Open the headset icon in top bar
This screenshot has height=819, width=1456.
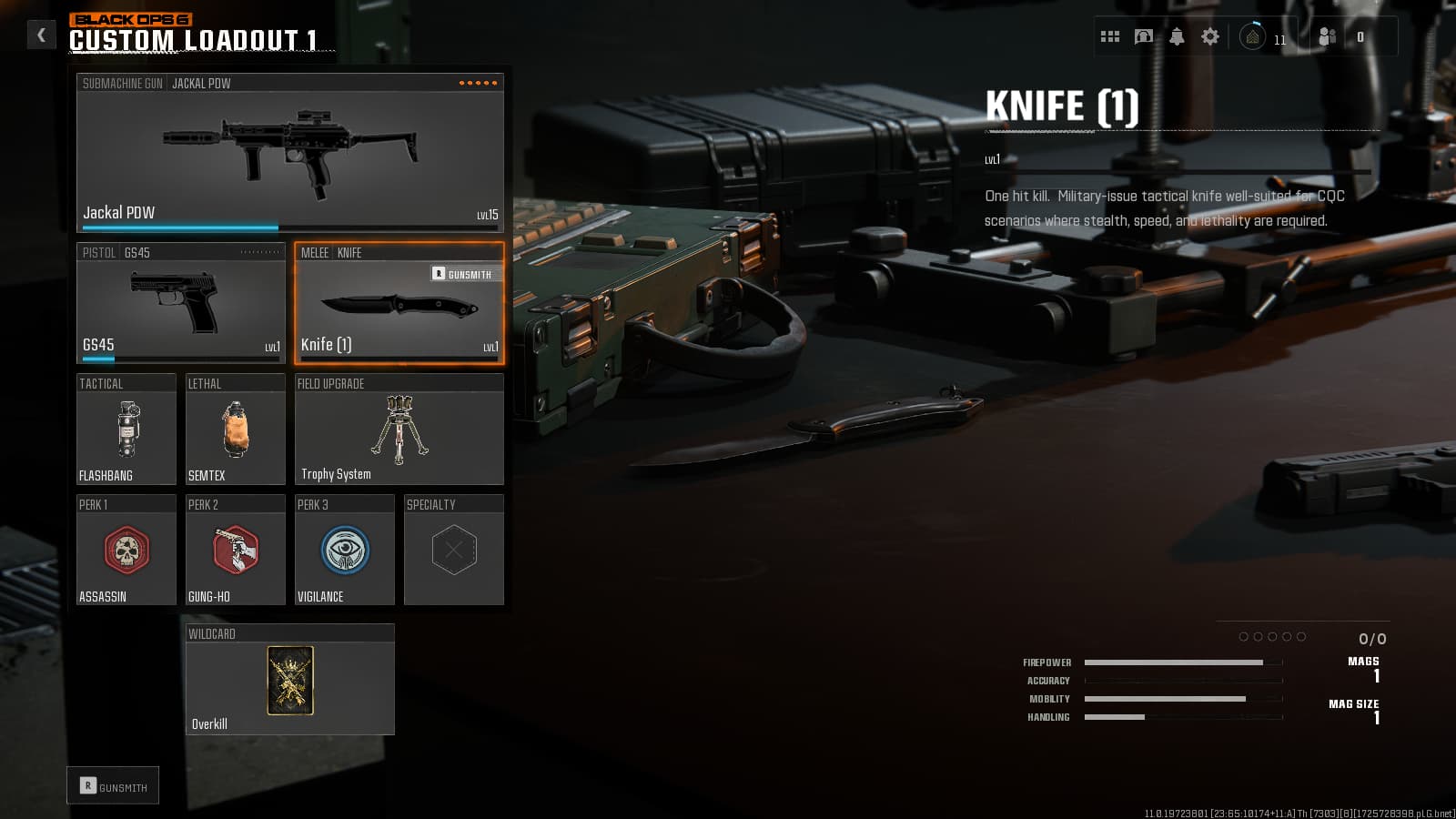pos(1144,36)
